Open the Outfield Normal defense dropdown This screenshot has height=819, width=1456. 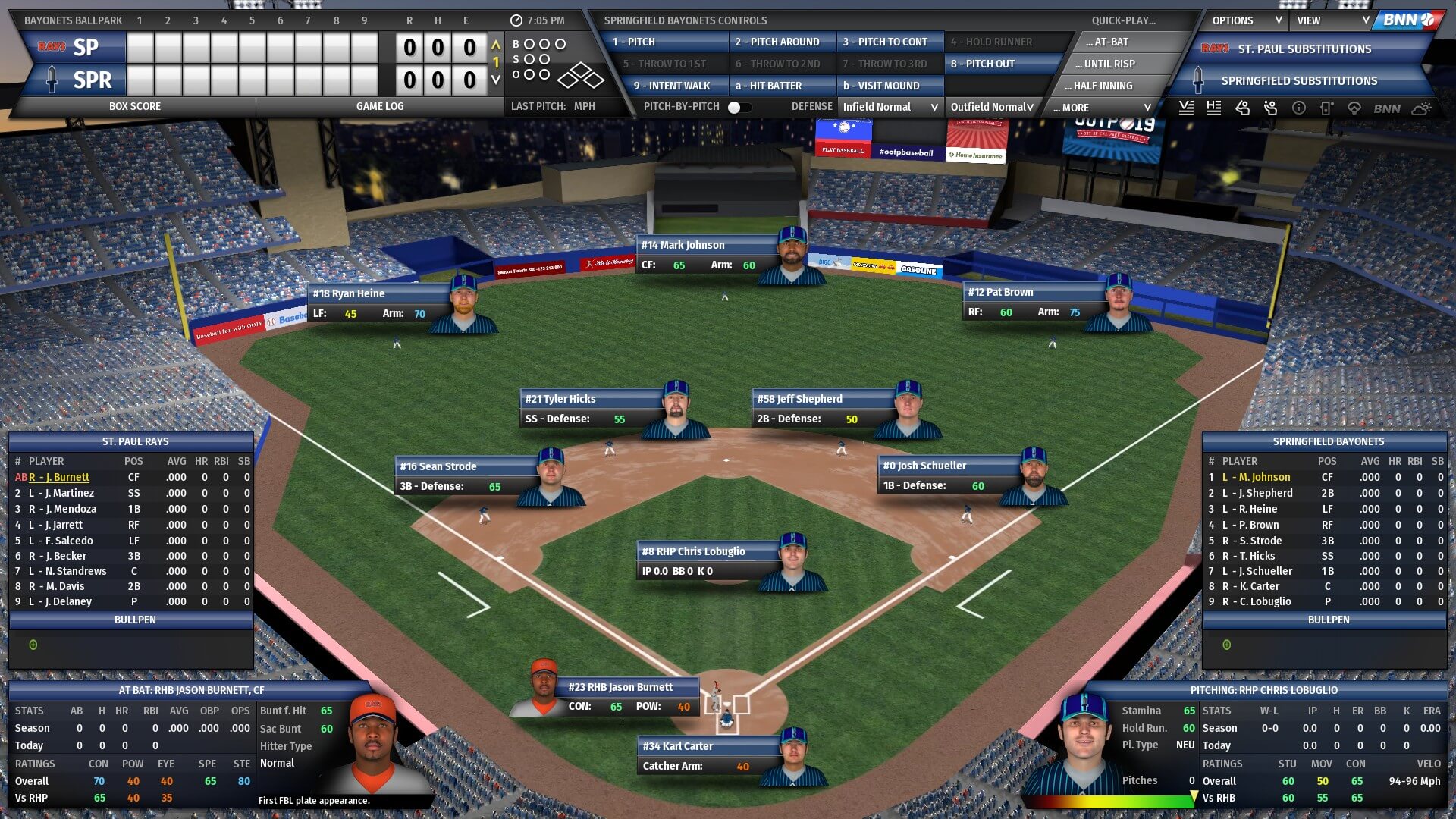992,108
